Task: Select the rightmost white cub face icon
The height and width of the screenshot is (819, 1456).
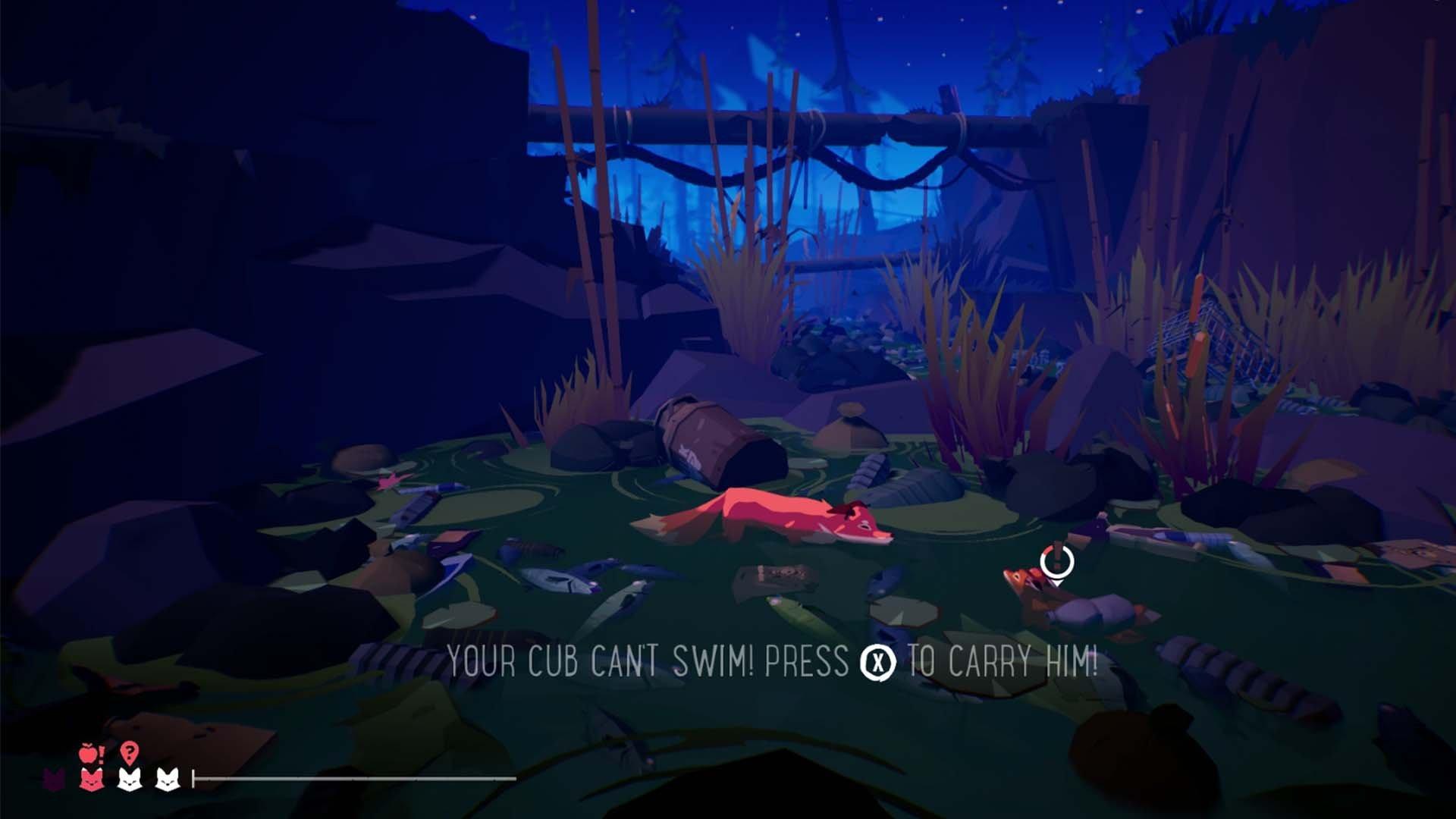Action: coord(167,780)
